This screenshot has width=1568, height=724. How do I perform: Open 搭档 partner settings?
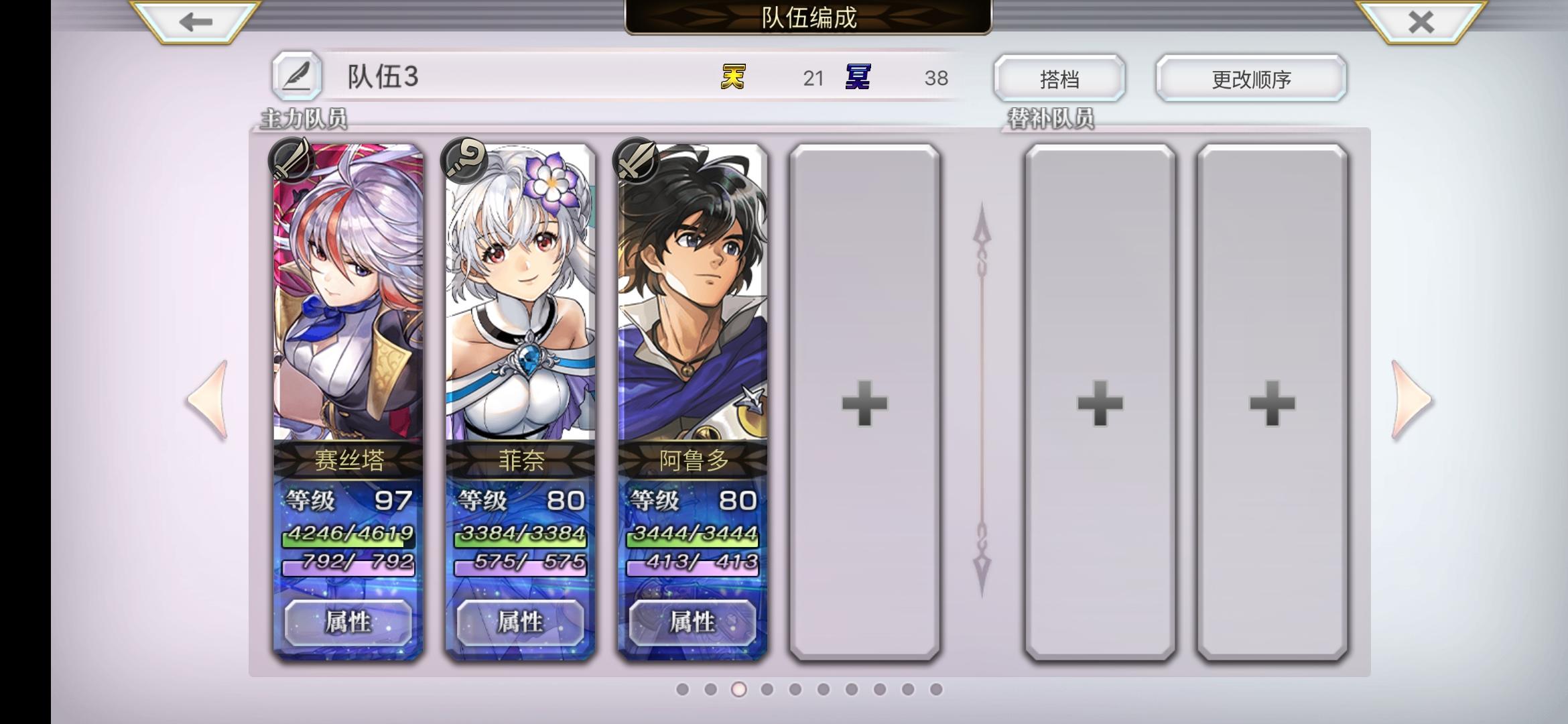click(1059, 77)
